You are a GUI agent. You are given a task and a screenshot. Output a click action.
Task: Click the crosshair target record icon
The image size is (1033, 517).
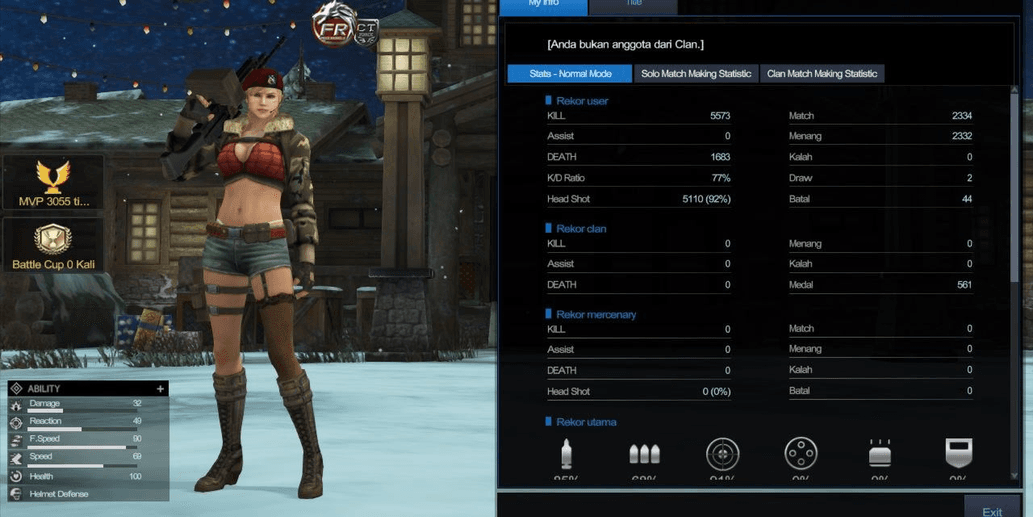(x=723, y=454)
